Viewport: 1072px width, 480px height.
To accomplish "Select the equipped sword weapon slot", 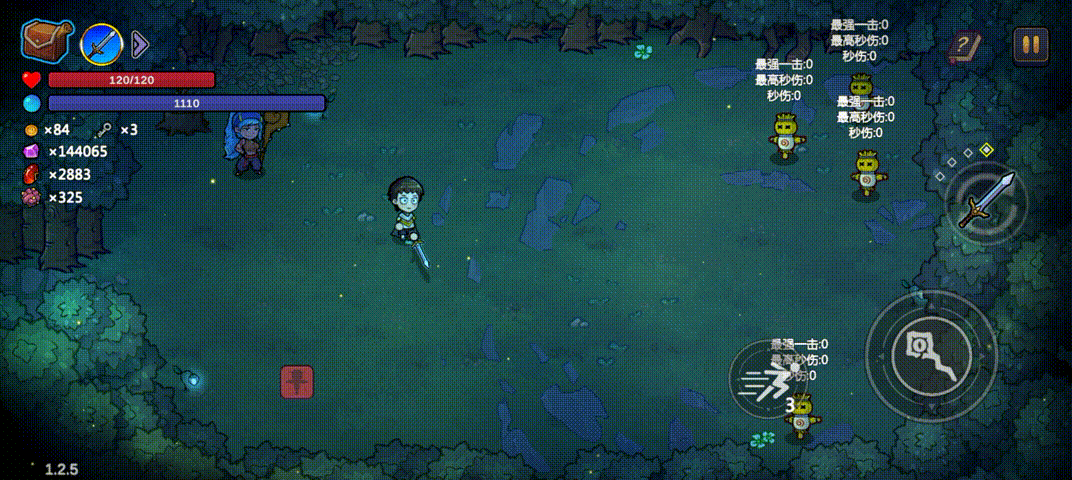I will [101, 43].
